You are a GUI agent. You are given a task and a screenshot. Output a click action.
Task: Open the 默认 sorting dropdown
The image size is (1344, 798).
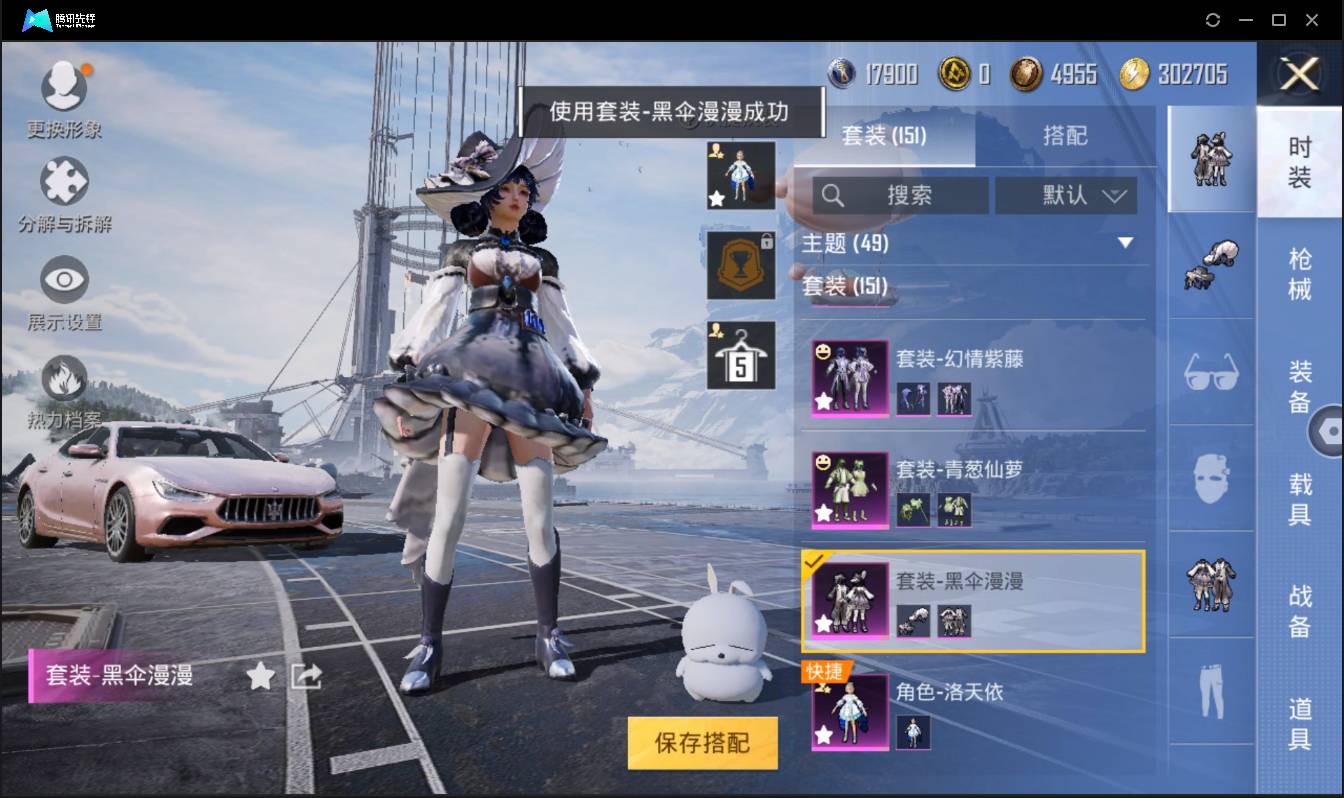pos(1066,196)
